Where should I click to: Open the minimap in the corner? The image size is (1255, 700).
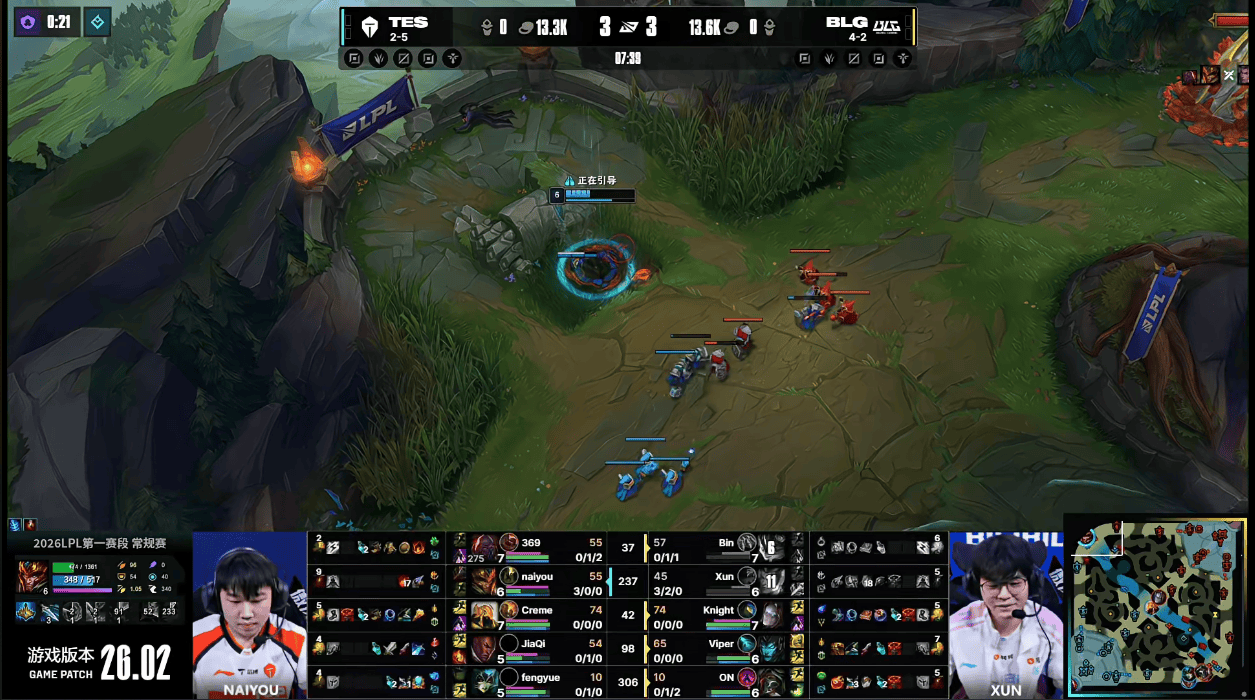coord(1158,605)
